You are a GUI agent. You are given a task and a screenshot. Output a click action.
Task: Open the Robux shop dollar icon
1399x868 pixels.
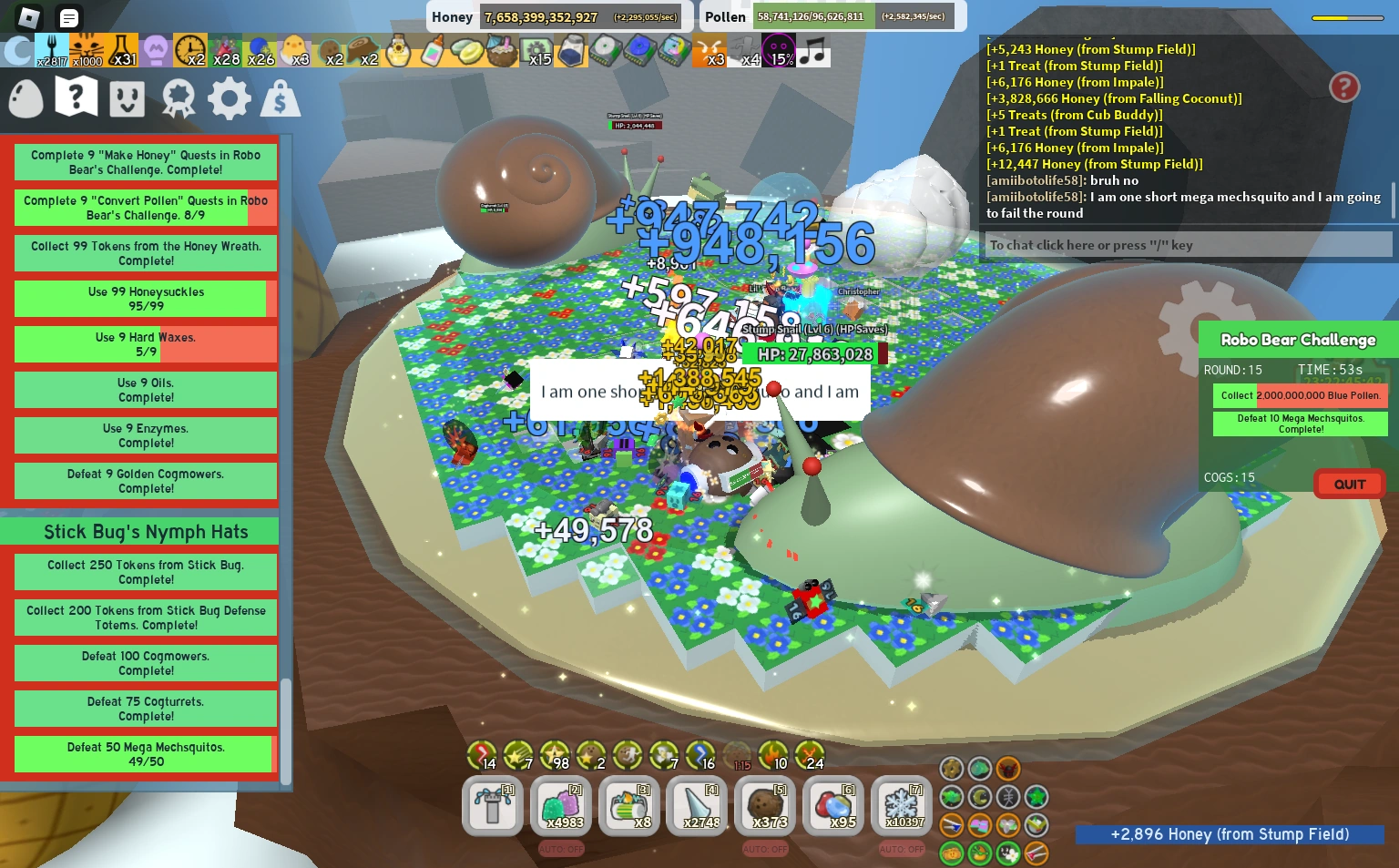(x=281, y=97)
